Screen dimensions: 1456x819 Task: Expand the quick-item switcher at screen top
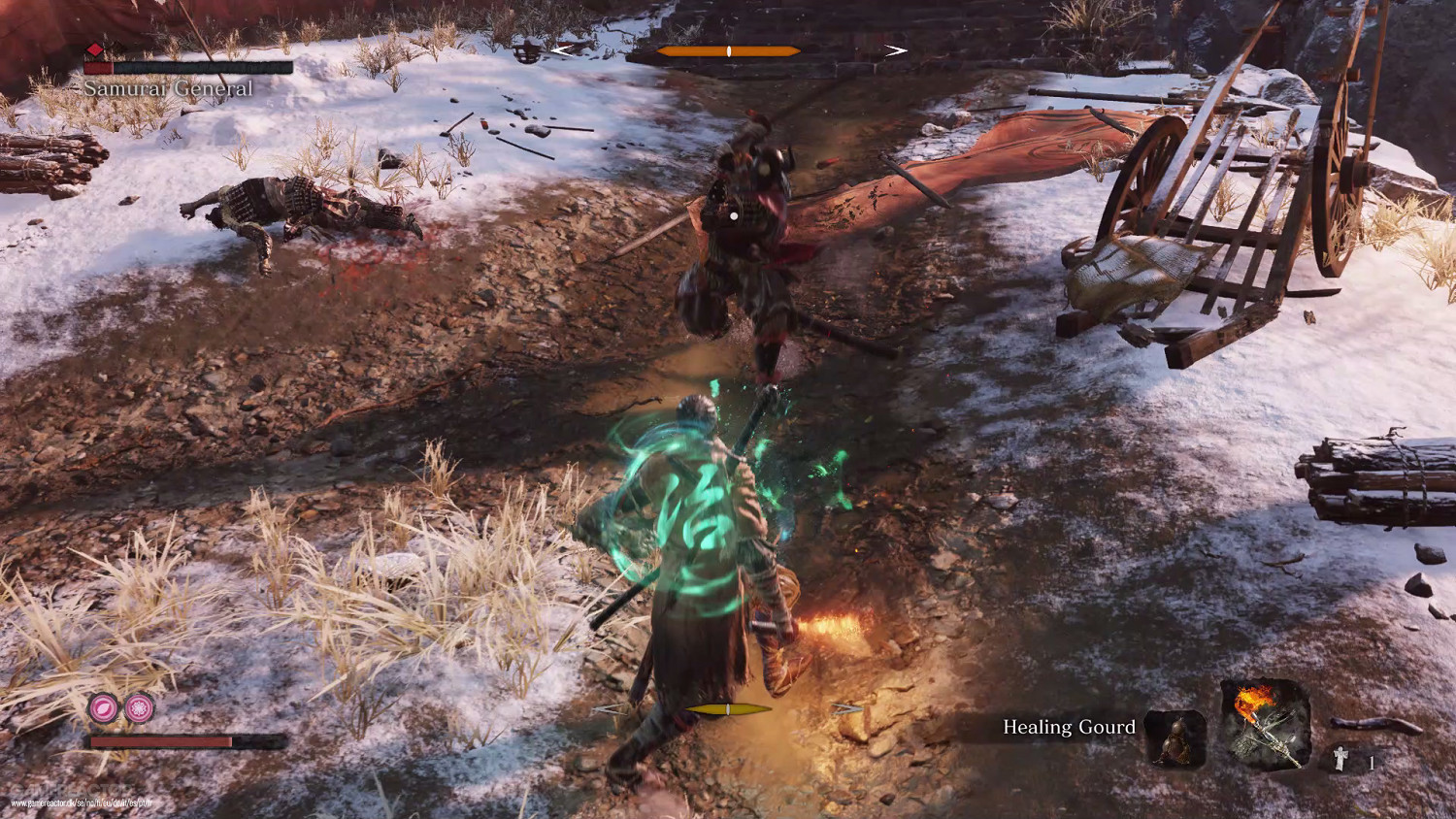point(728,49)
